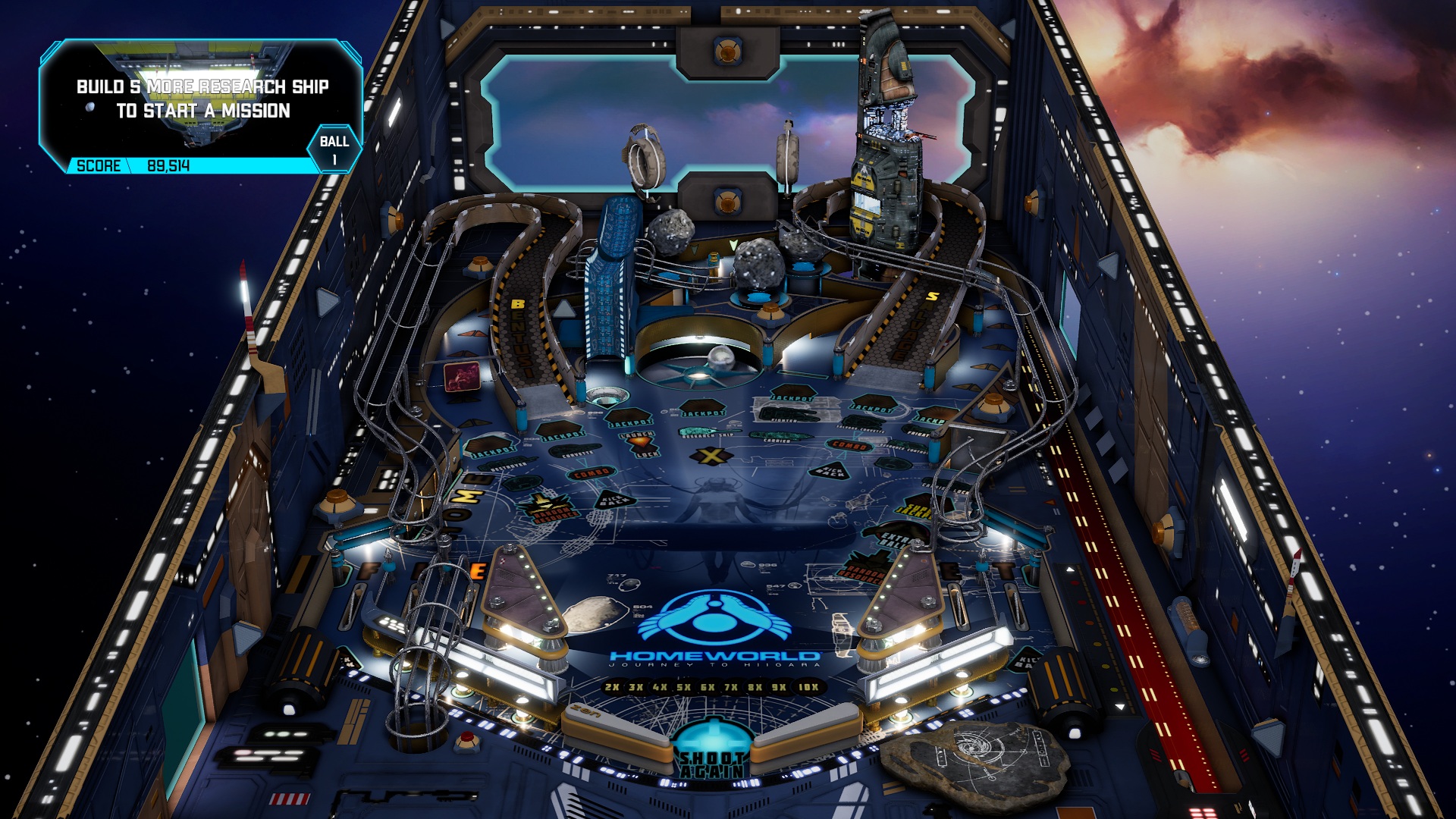1456x819 pixels.
Task: Select the LAUNCH LOCK arrow light
Action: (641, 443)
